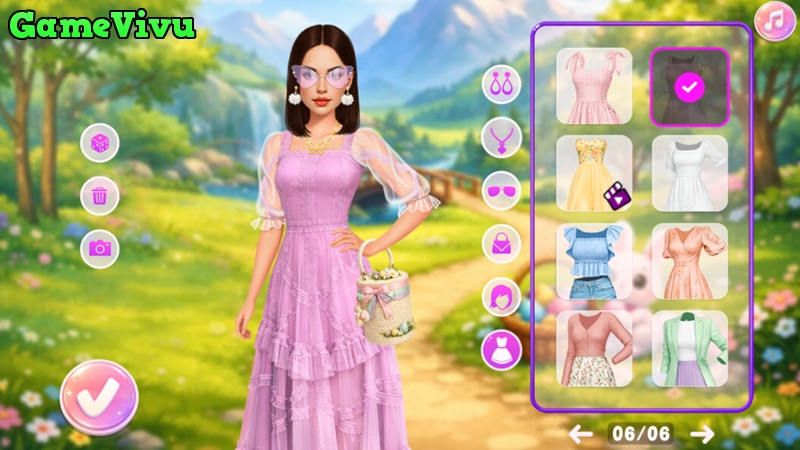Choose the pink cardigan with floral skirt
This screenshot has width=800, height=450.
[594, 348]
